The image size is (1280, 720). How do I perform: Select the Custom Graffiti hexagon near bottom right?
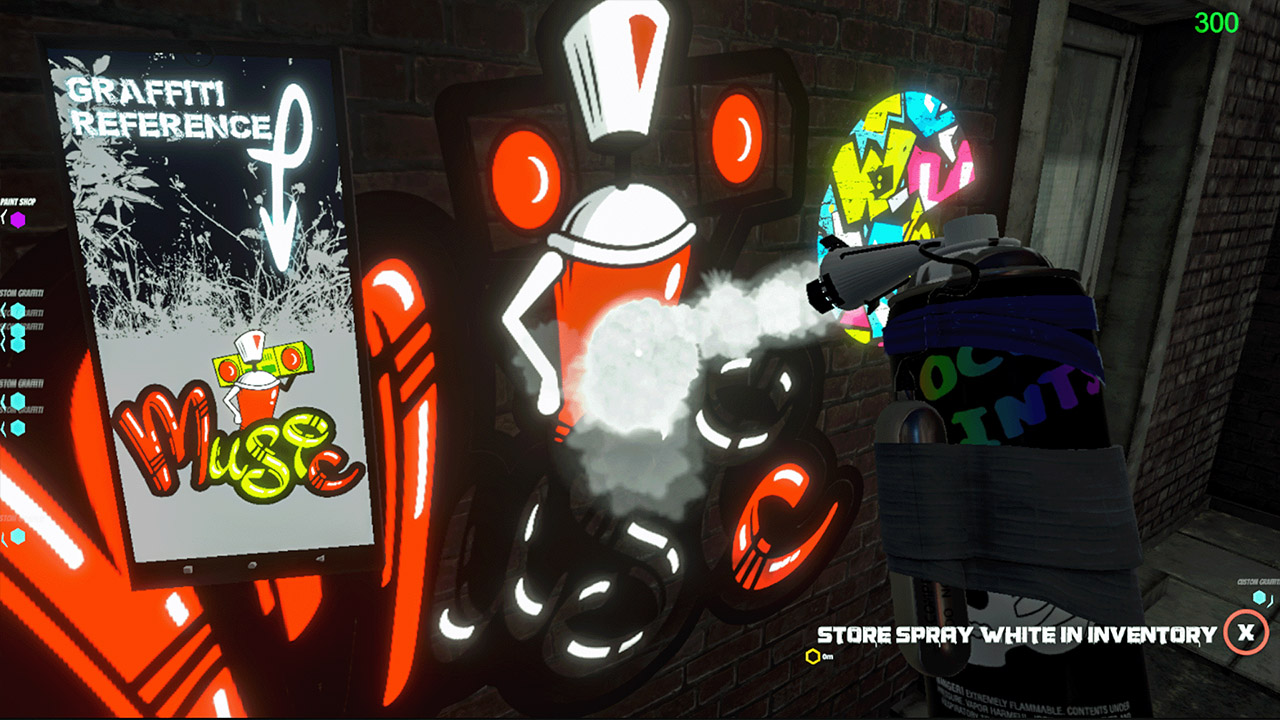click(1259, 597)
